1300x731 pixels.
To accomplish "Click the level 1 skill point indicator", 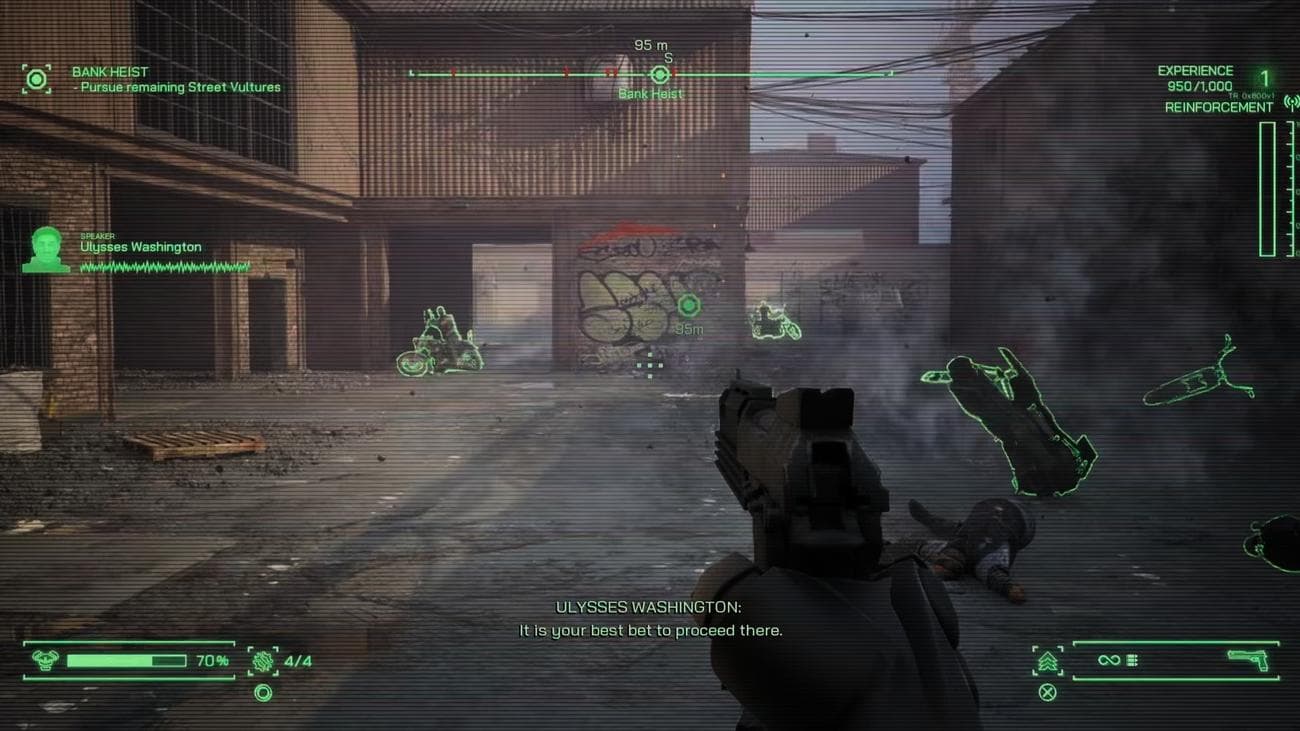I will coord(1264,79).
